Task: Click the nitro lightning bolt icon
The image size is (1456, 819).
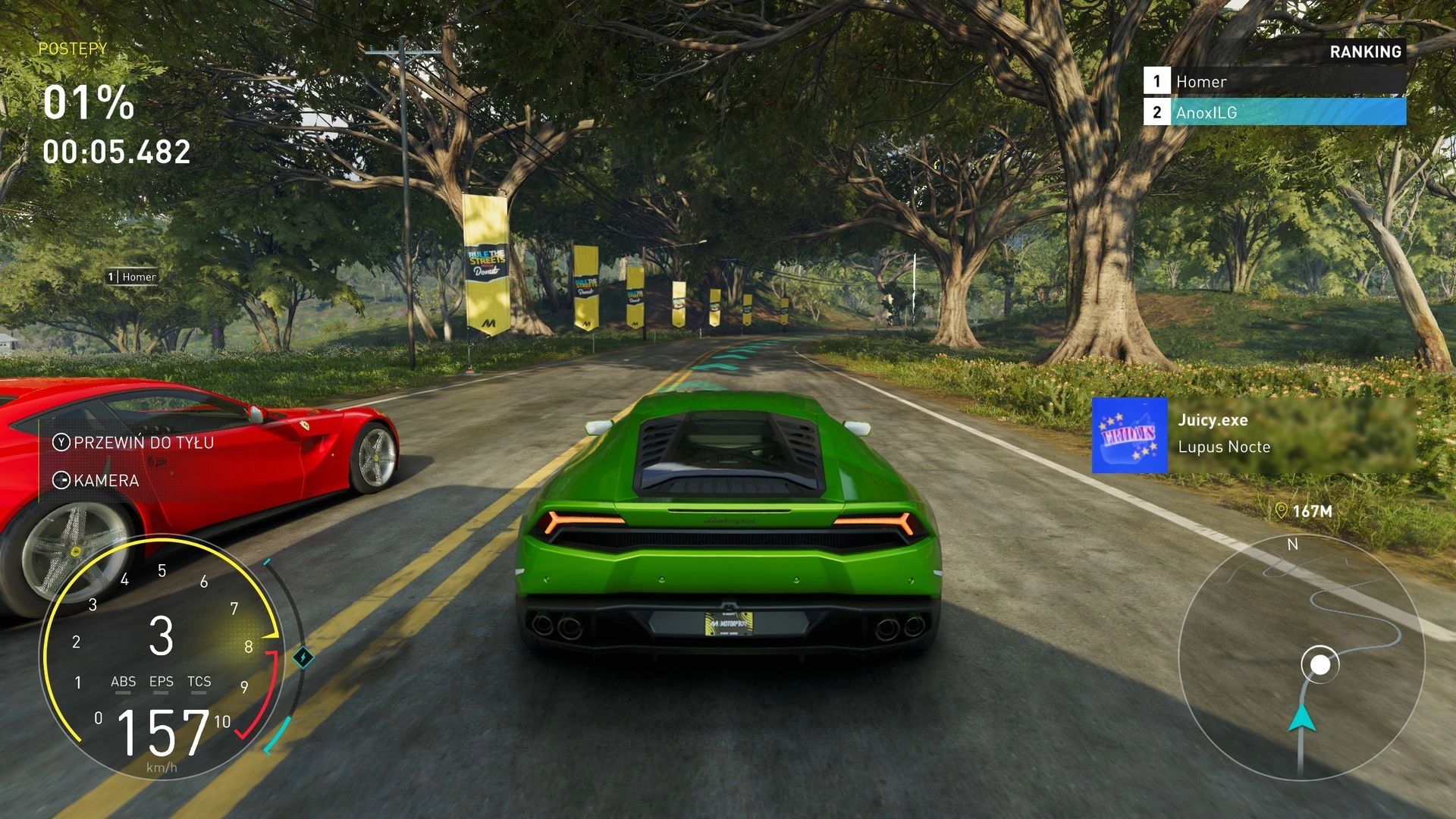Action: pyautogui.click(x=303, y=657)
